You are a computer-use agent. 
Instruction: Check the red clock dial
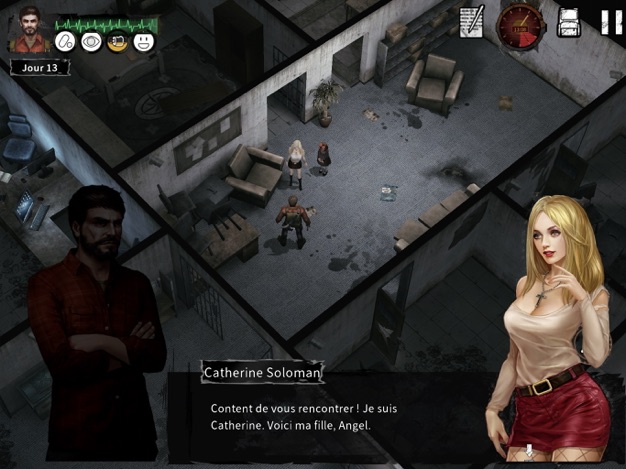point(520,22)
